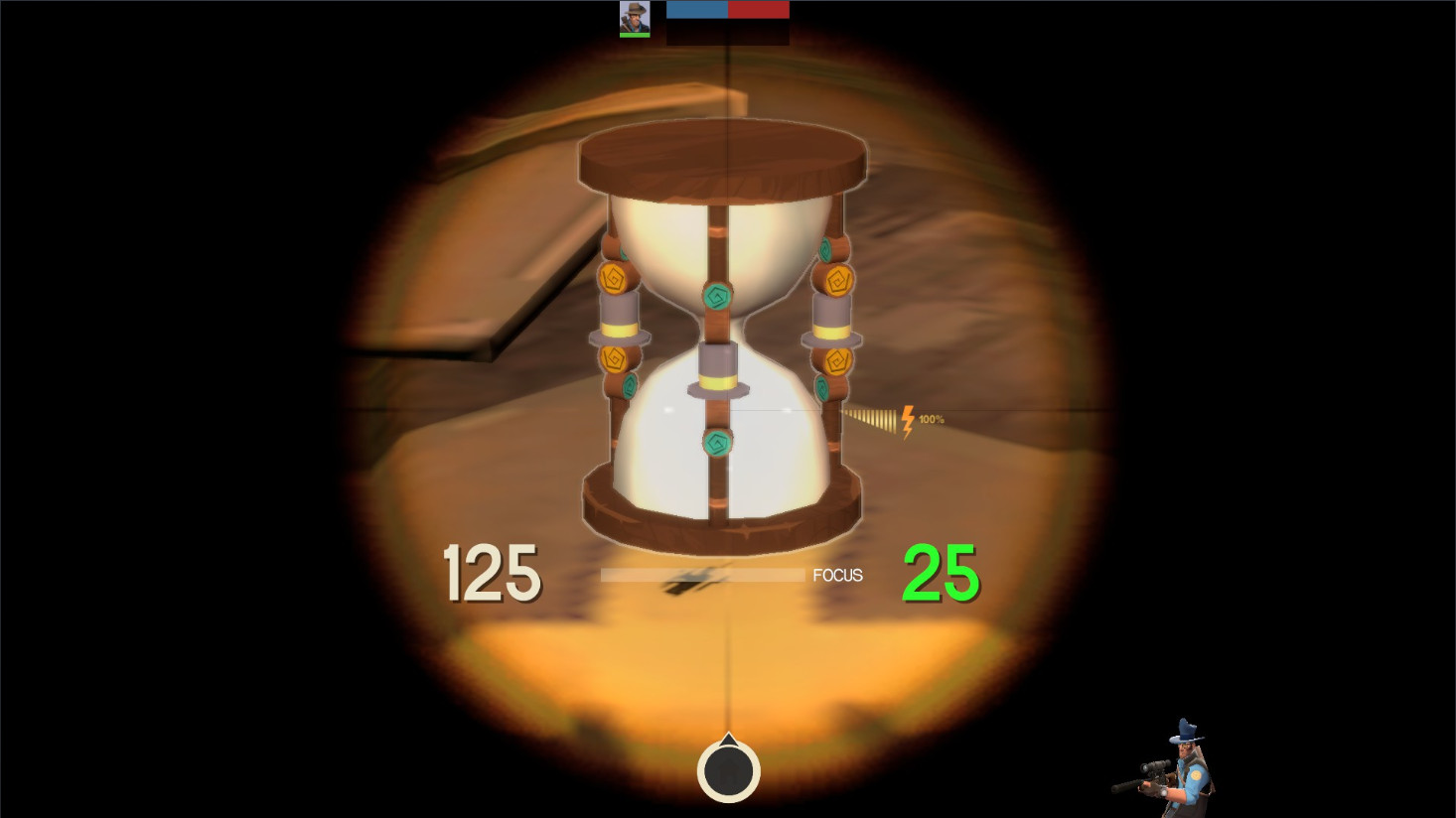
Task: Toggle the blue team score bar
Action: point(695,9)
